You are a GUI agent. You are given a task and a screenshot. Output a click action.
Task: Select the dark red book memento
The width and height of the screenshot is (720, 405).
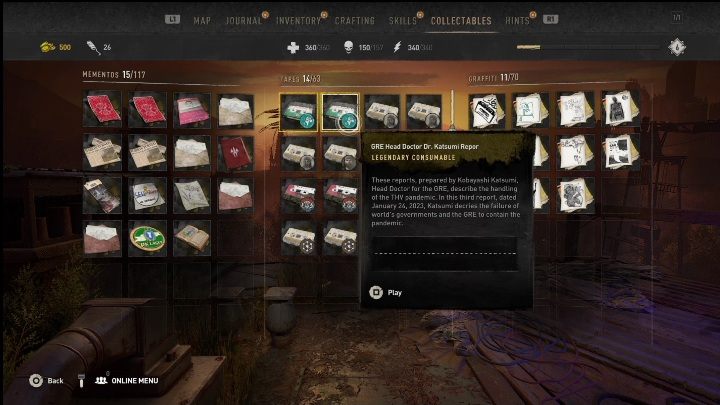point(236,152)
